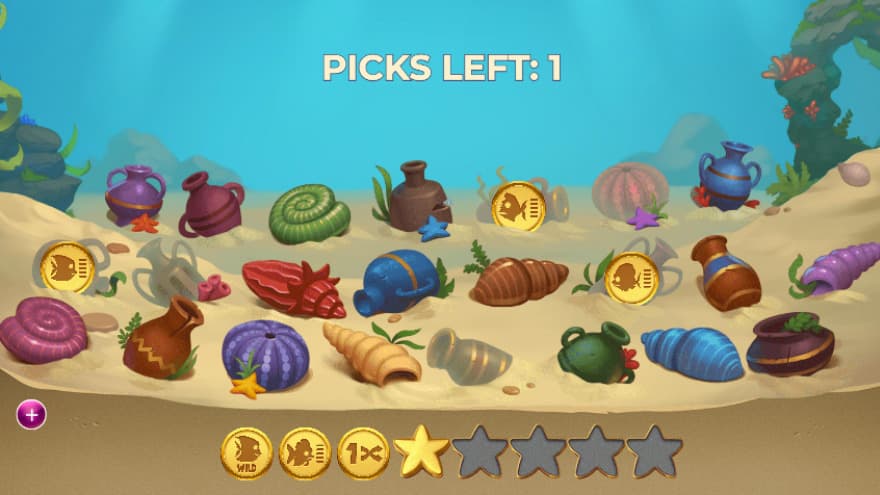This screenshot has width=880, height=495.
Task: Pick the upright purple vase with gold band
Action: (x=134, y=194)
